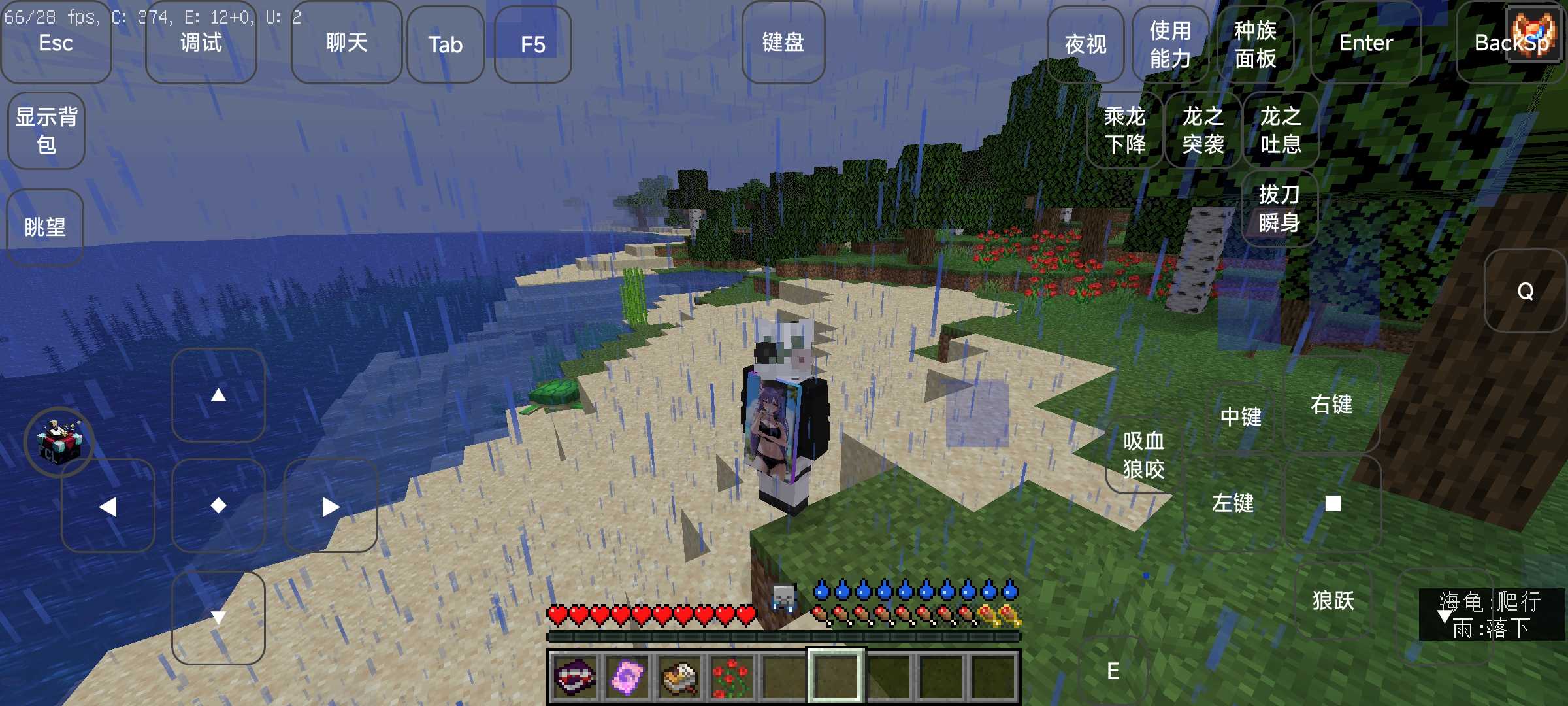Activate the 眺望 lookout button
1568x706 pixels.
[45, 227]
